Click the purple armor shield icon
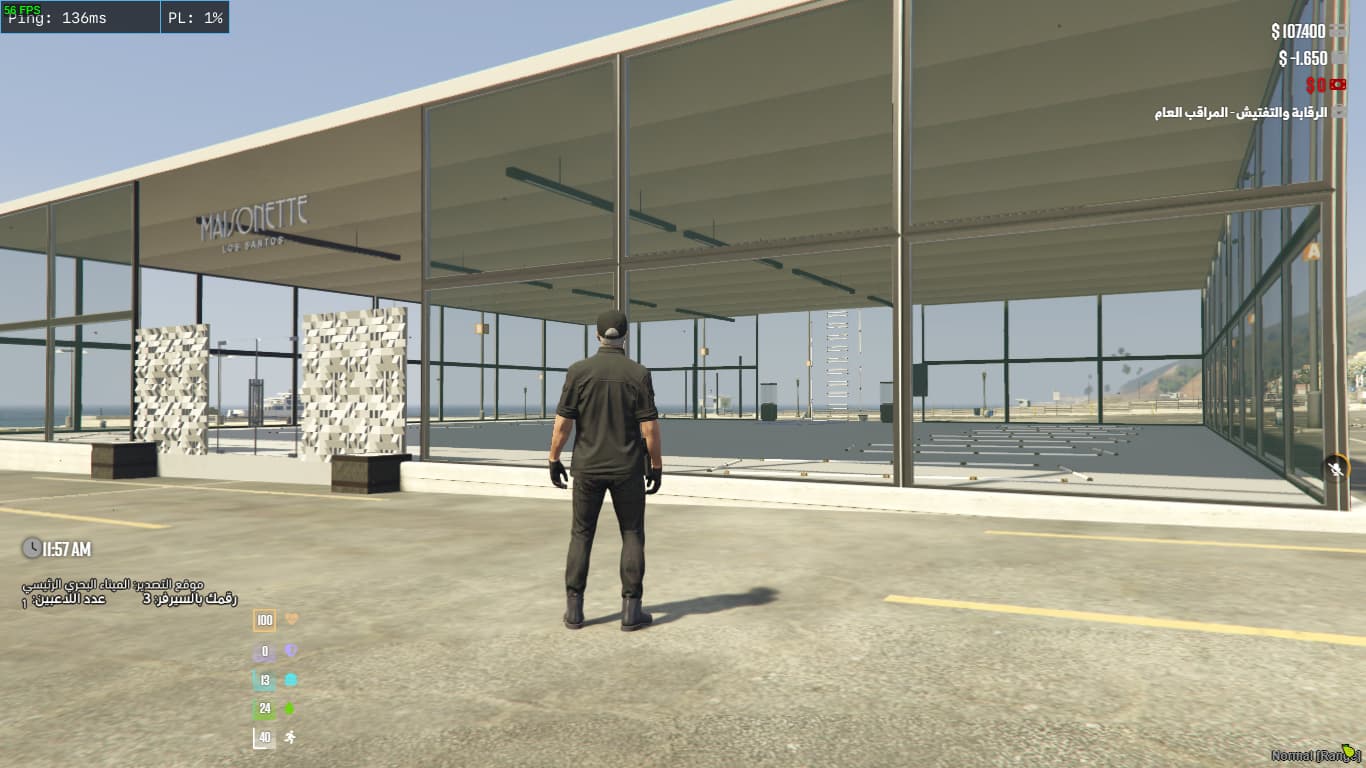 coord(290,650)
